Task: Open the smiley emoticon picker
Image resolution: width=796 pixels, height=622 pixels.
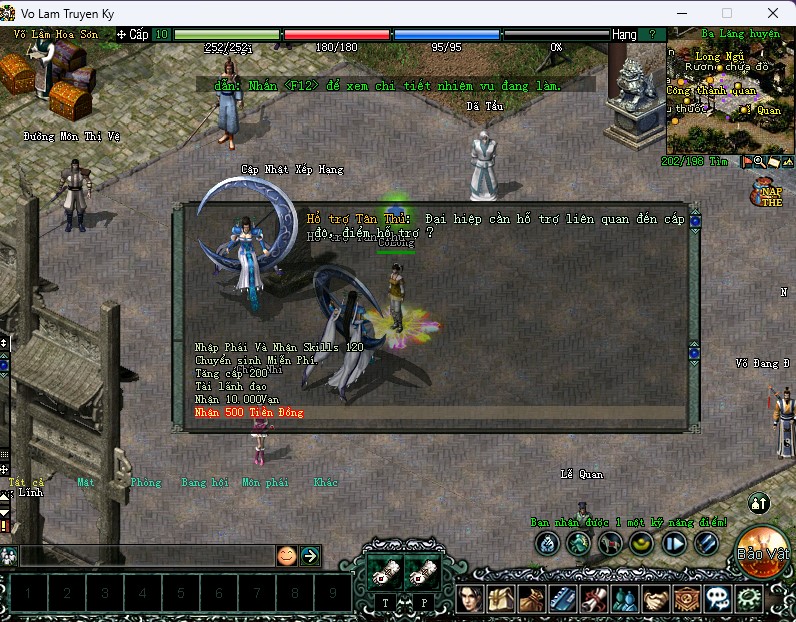Action: tap(287, 556)
